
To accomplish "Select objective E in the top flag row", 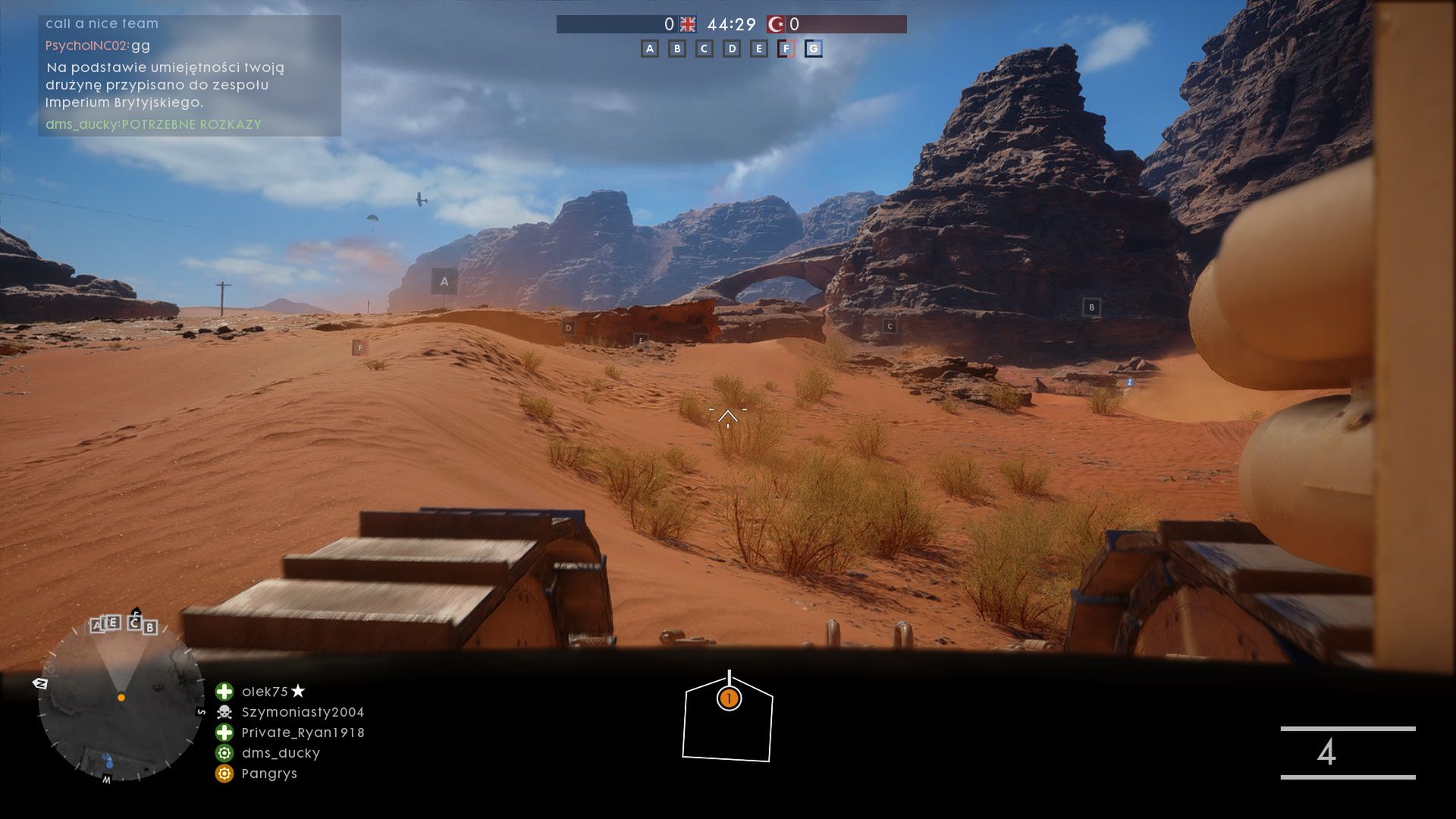I will [x=759, y=49].
